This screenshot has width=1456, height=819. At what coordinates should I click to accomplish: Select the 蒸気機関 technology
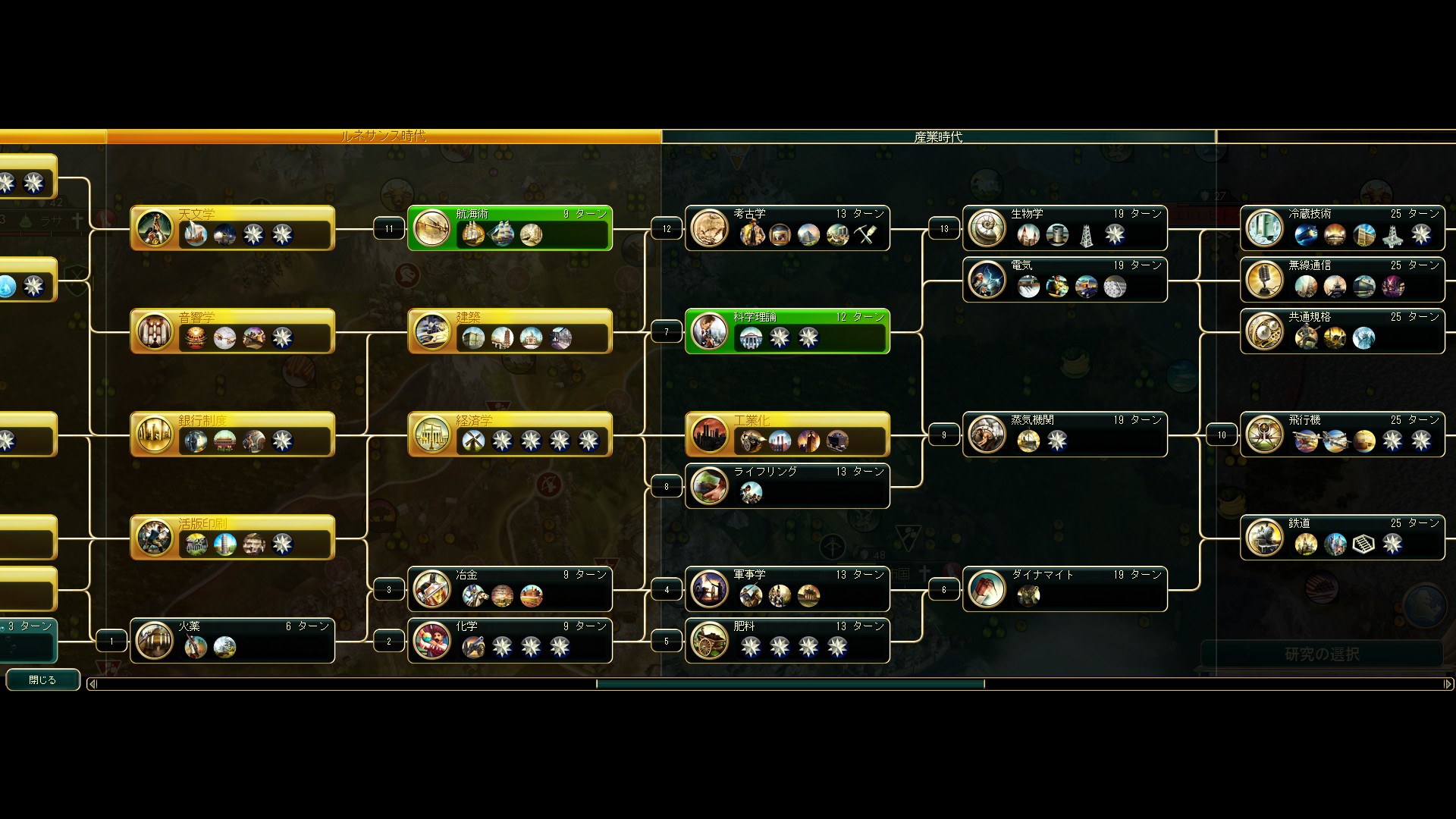tap(1065, 434)
